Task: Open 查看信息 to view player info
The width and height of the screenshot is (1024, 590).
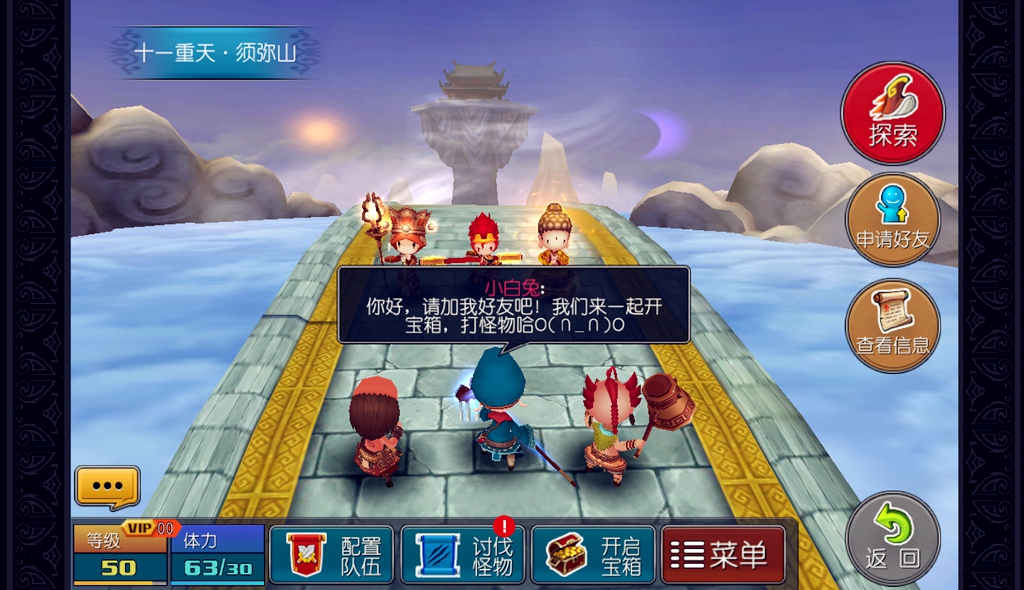Action: 892,325
